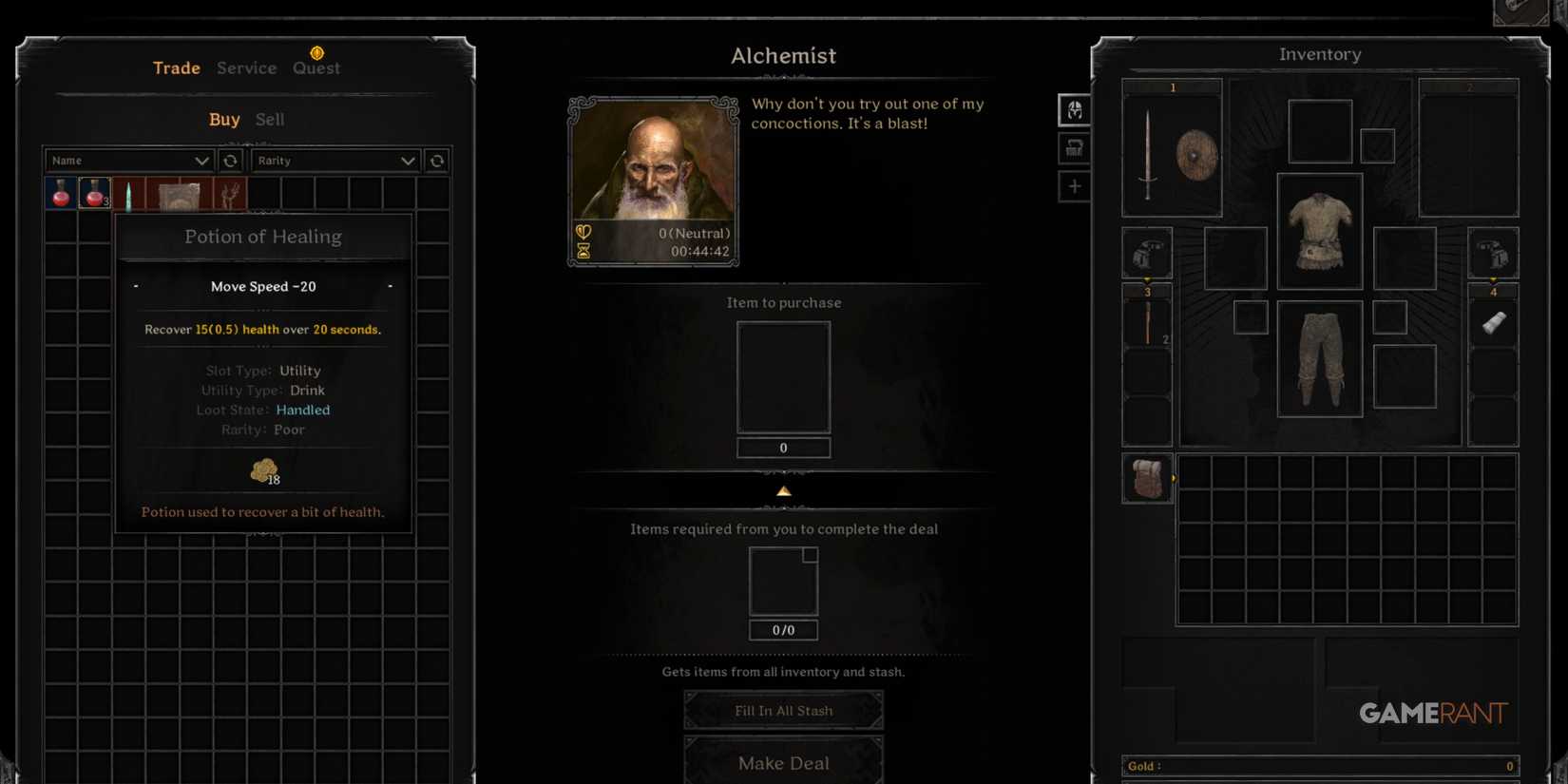Select the helmet loadout icon beside Inventory
Screen dimensions: 1568x784
(1074, 109)
